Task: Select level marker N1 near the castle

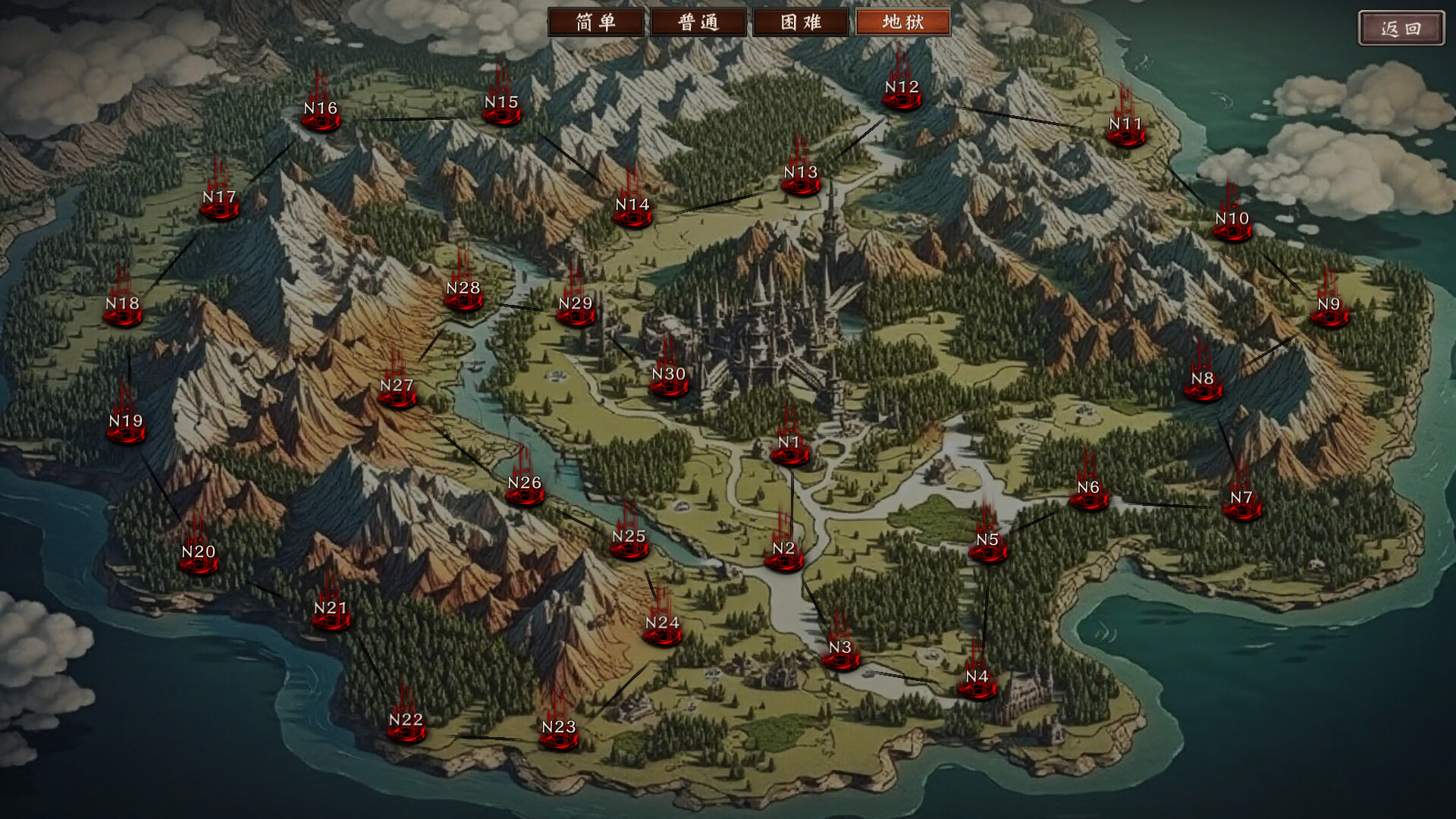Action: click(x=789, y=449)
